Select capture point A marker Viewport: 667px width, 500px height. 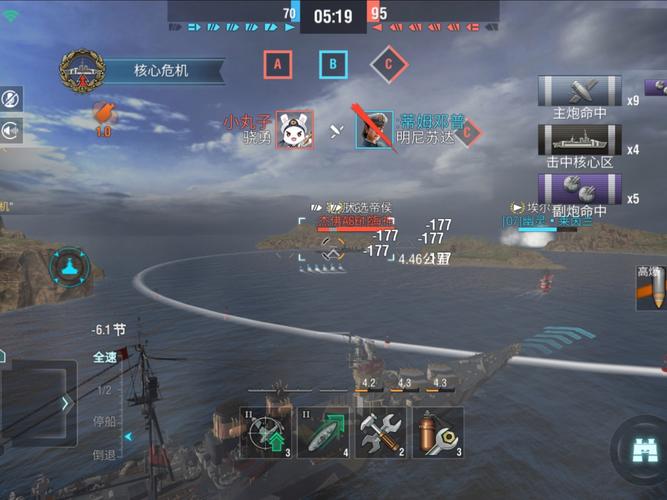tap(277, 65)
